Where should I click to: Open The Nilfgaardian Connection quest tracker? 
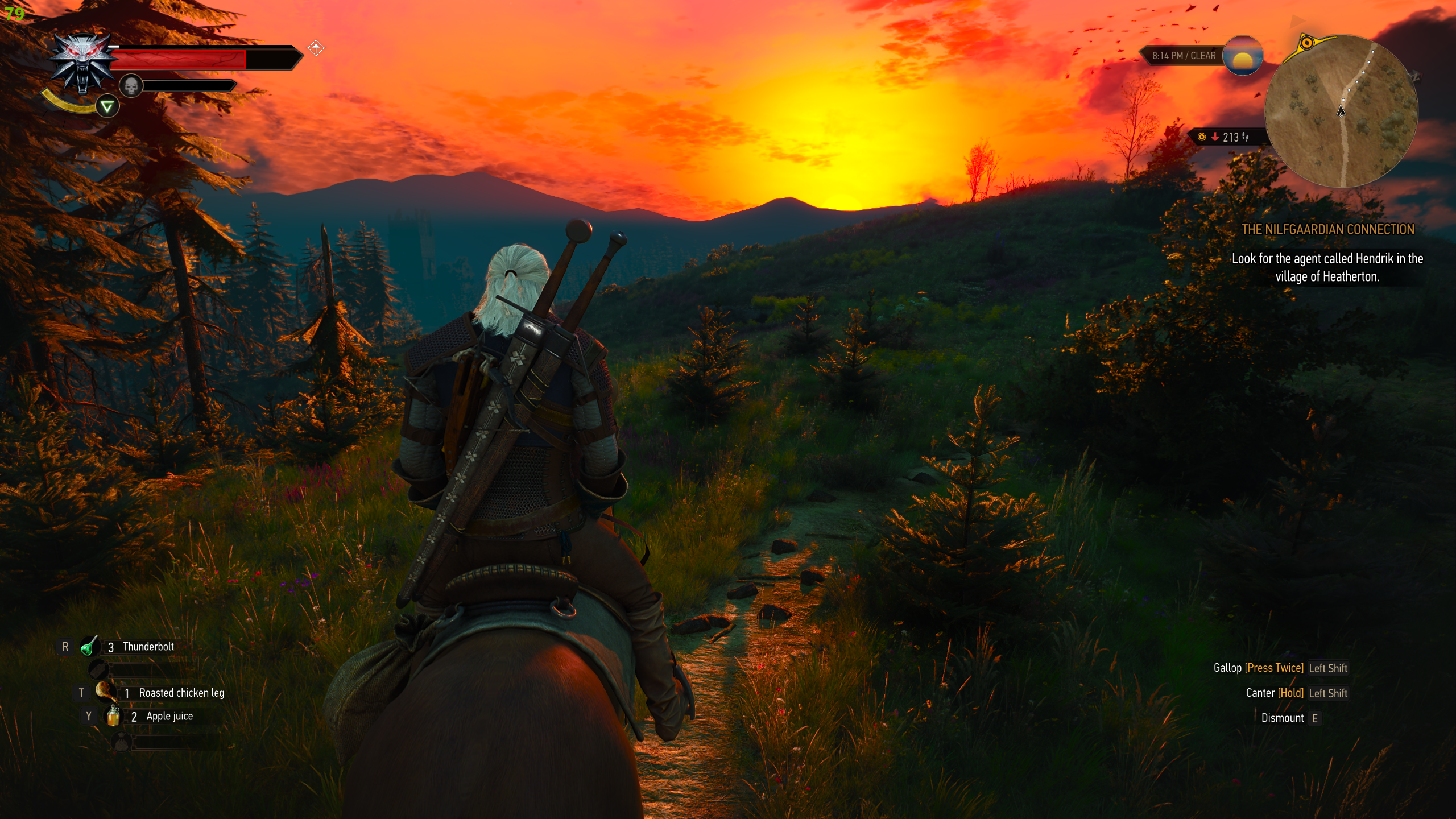[1327, 229]
